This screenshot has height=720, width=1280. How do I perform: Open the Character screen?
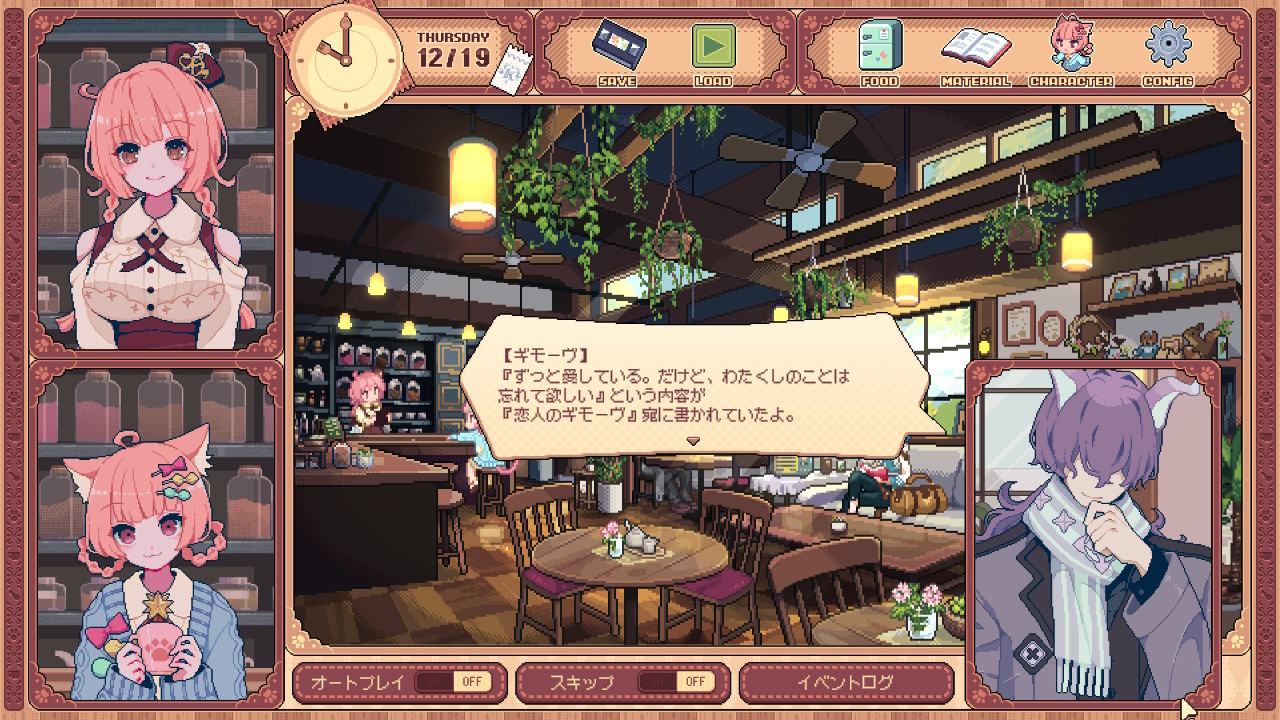pyautogui.click(x=1070, y=50)
